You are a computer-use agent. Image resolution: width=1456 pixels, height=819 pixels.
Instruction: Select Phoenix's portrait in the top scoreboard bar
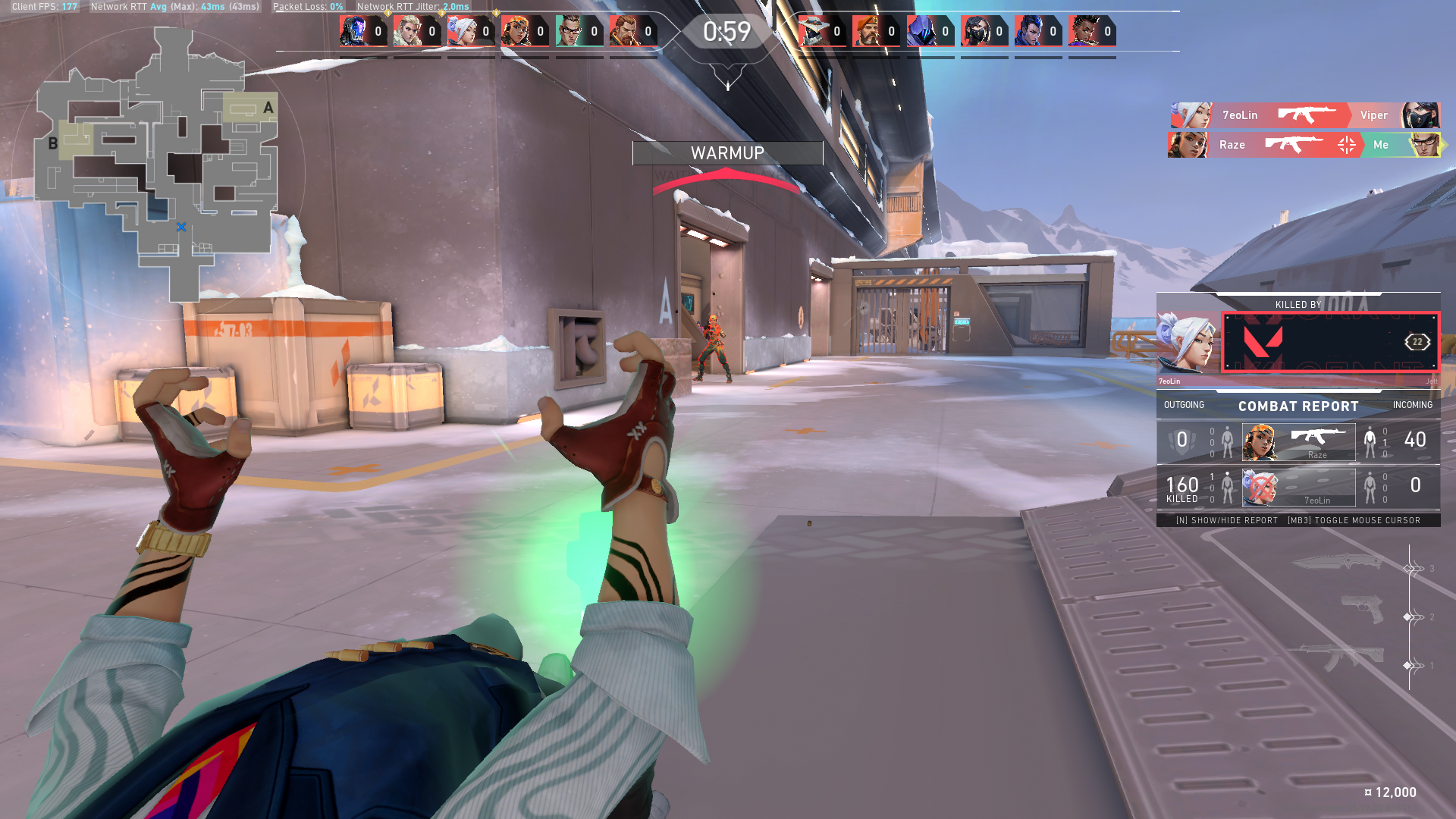[1084, 32]
